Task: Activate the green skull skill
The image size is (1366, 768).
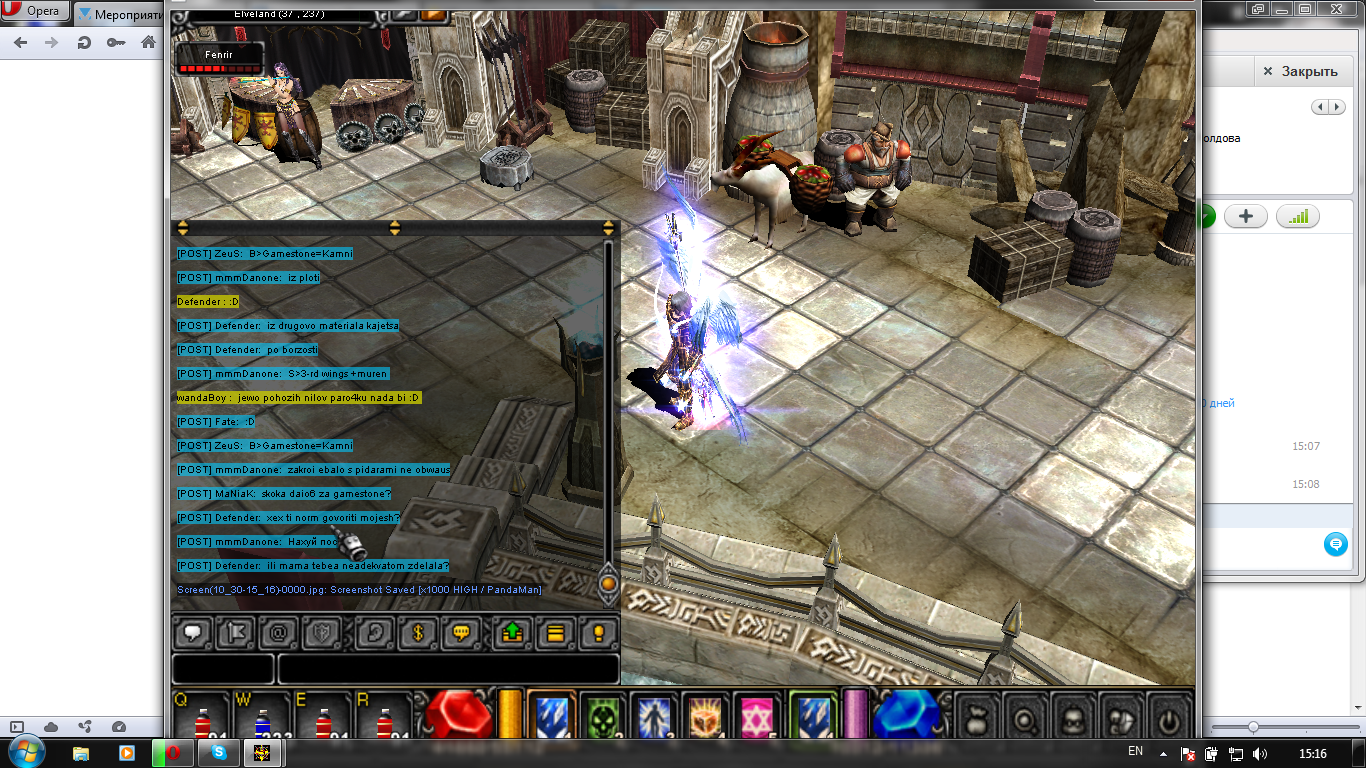Action: [603, 717]
